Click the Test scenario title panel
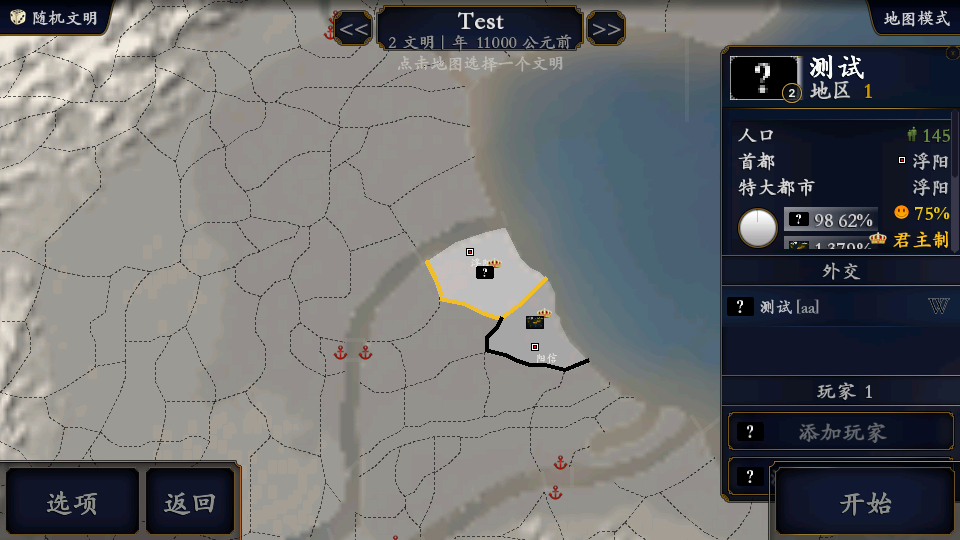 pyautogui.click(x=480, y=28)
